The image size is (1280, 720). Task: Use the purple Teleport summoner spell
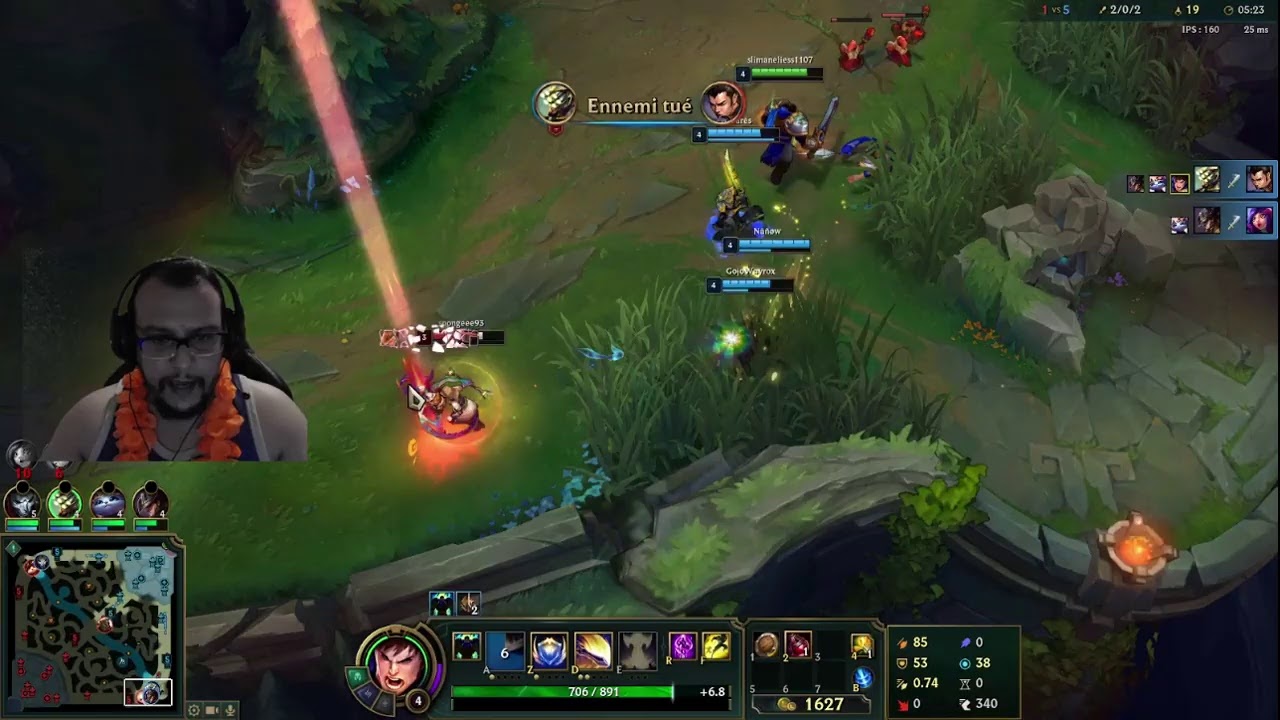682,647
